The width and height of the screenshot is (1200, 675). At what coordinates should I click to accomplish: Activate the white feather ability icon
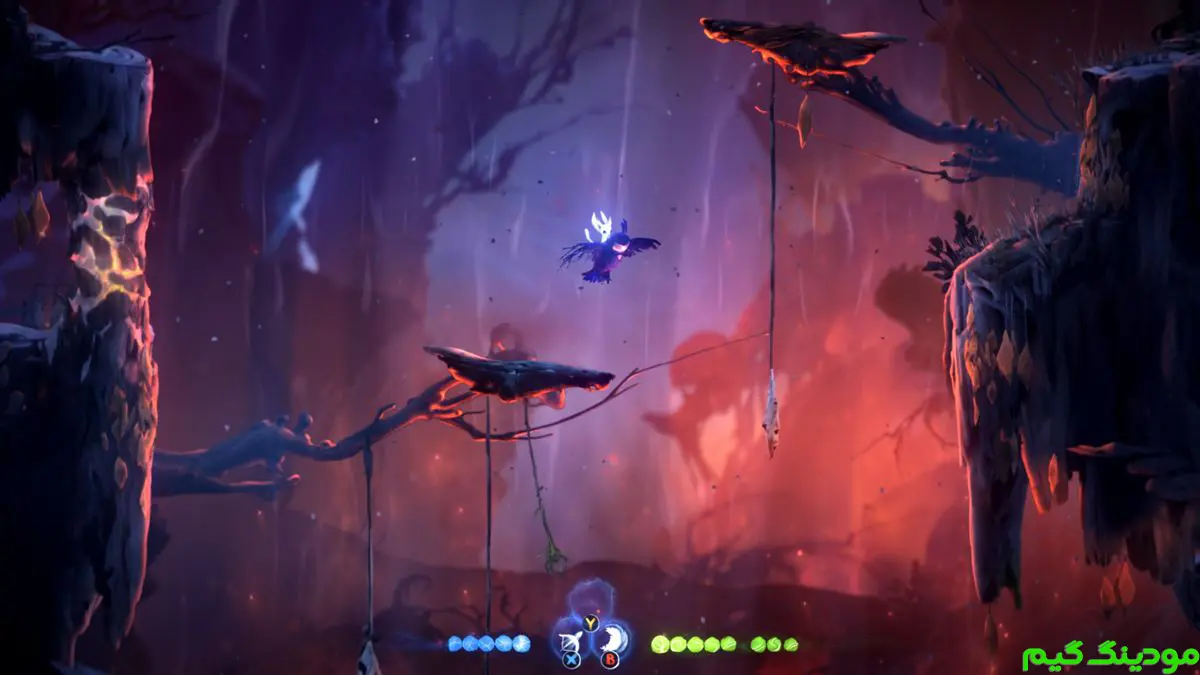click(615, 638)
